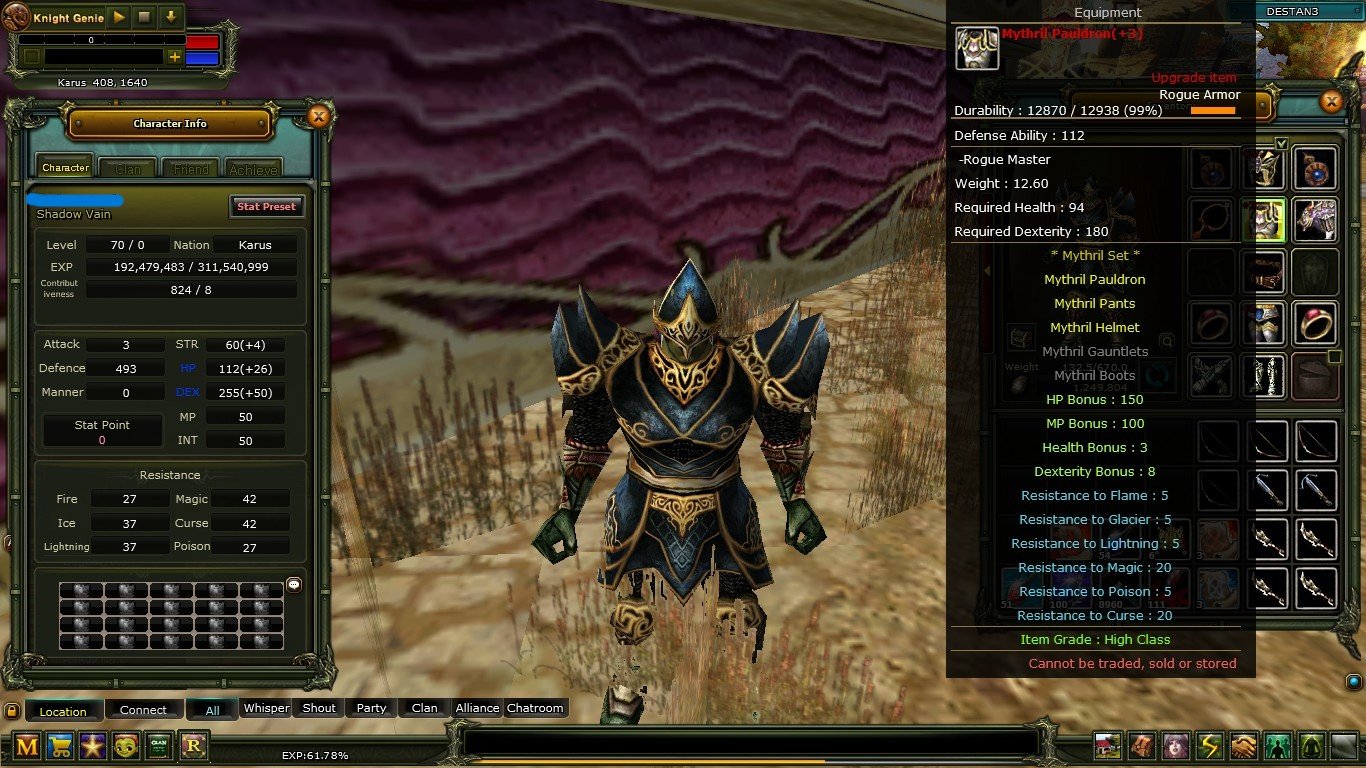The width and height of the screenshot is (1366, 768).
Task: Stop the Knight Genie with the square button
Action: tap(144, 17)
